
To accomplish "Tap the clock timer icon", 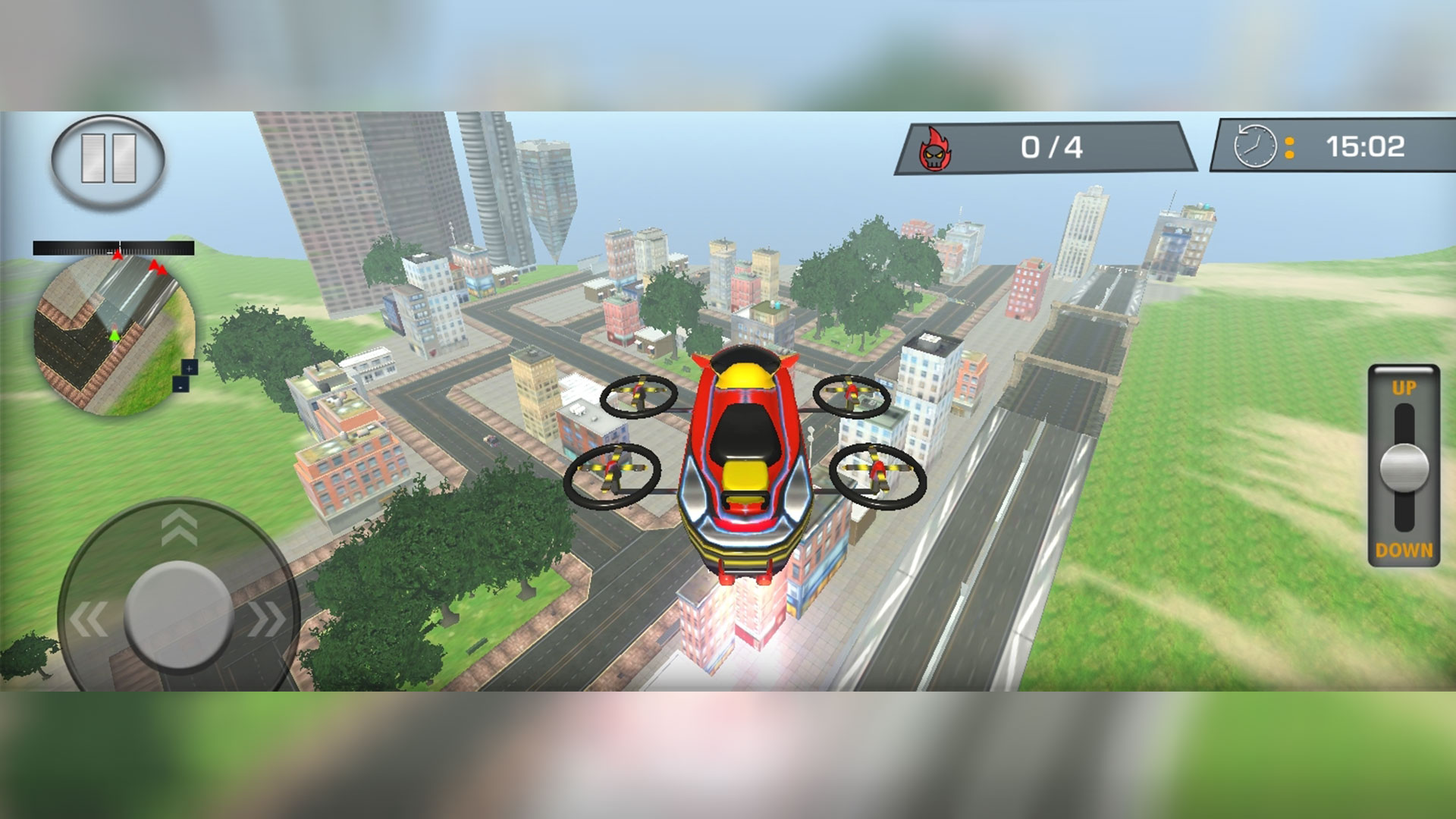I will click(x=1255, y=146).
